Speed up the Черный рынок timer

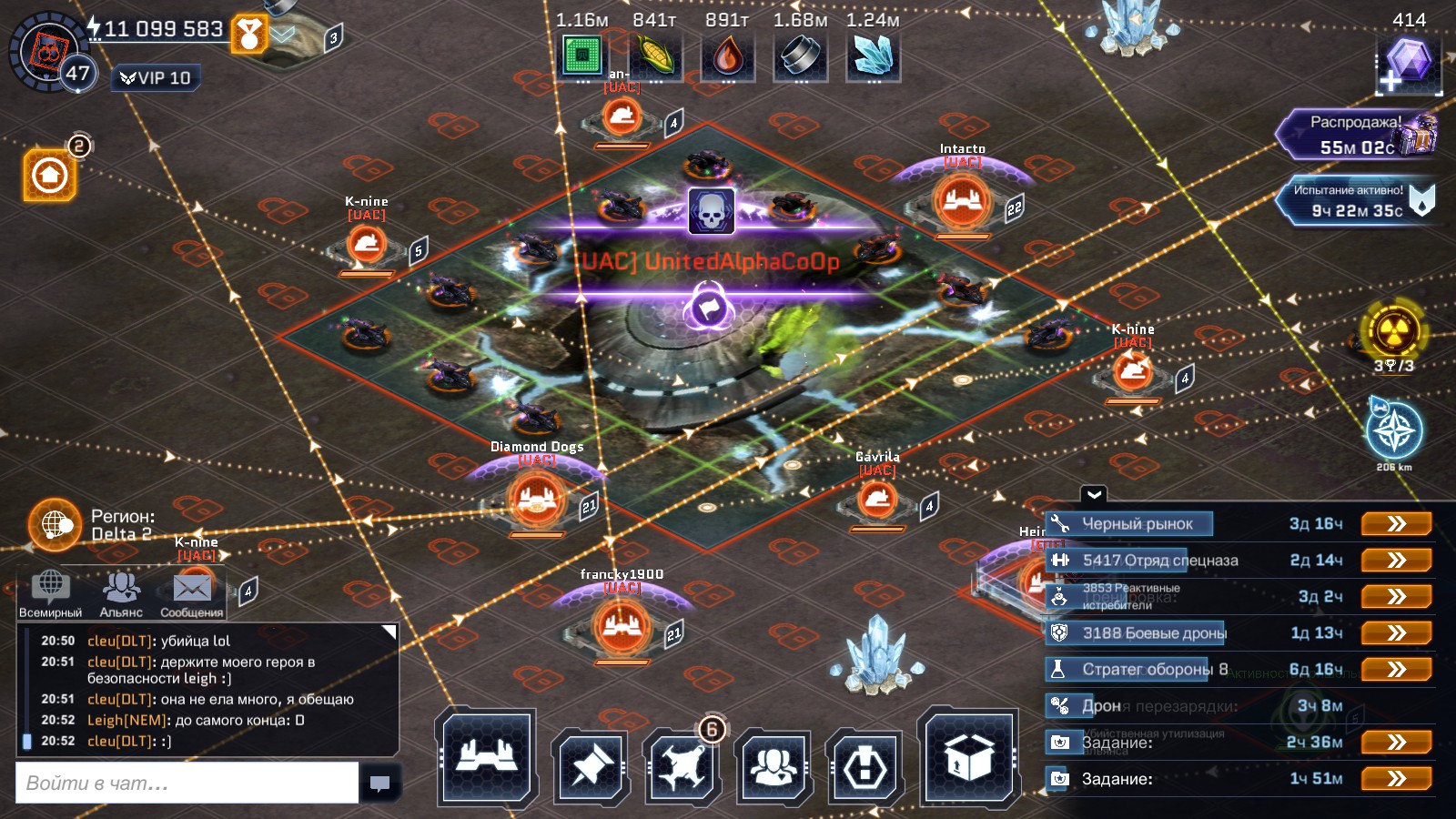[x=1396, y=524]
